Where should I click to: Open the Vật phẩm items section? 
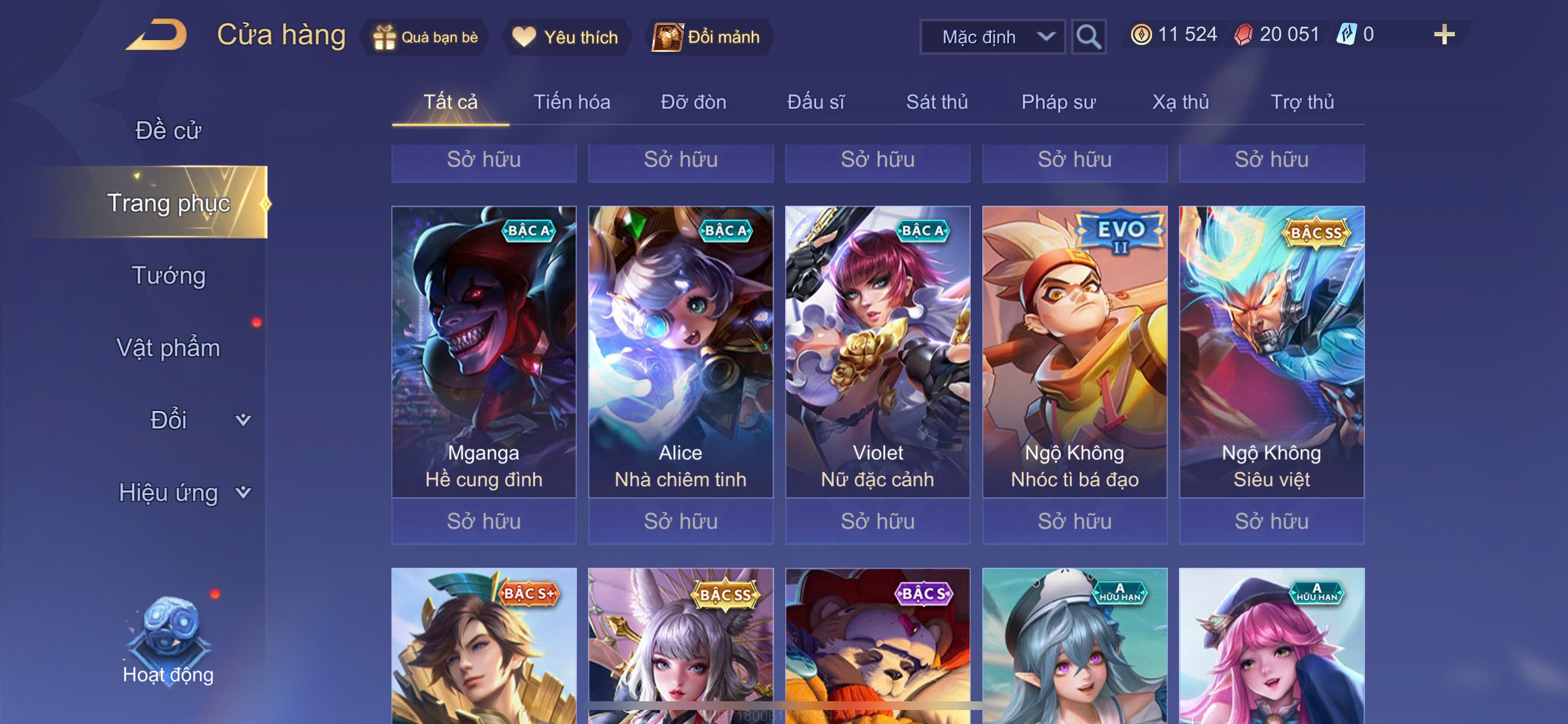point(168,348)
